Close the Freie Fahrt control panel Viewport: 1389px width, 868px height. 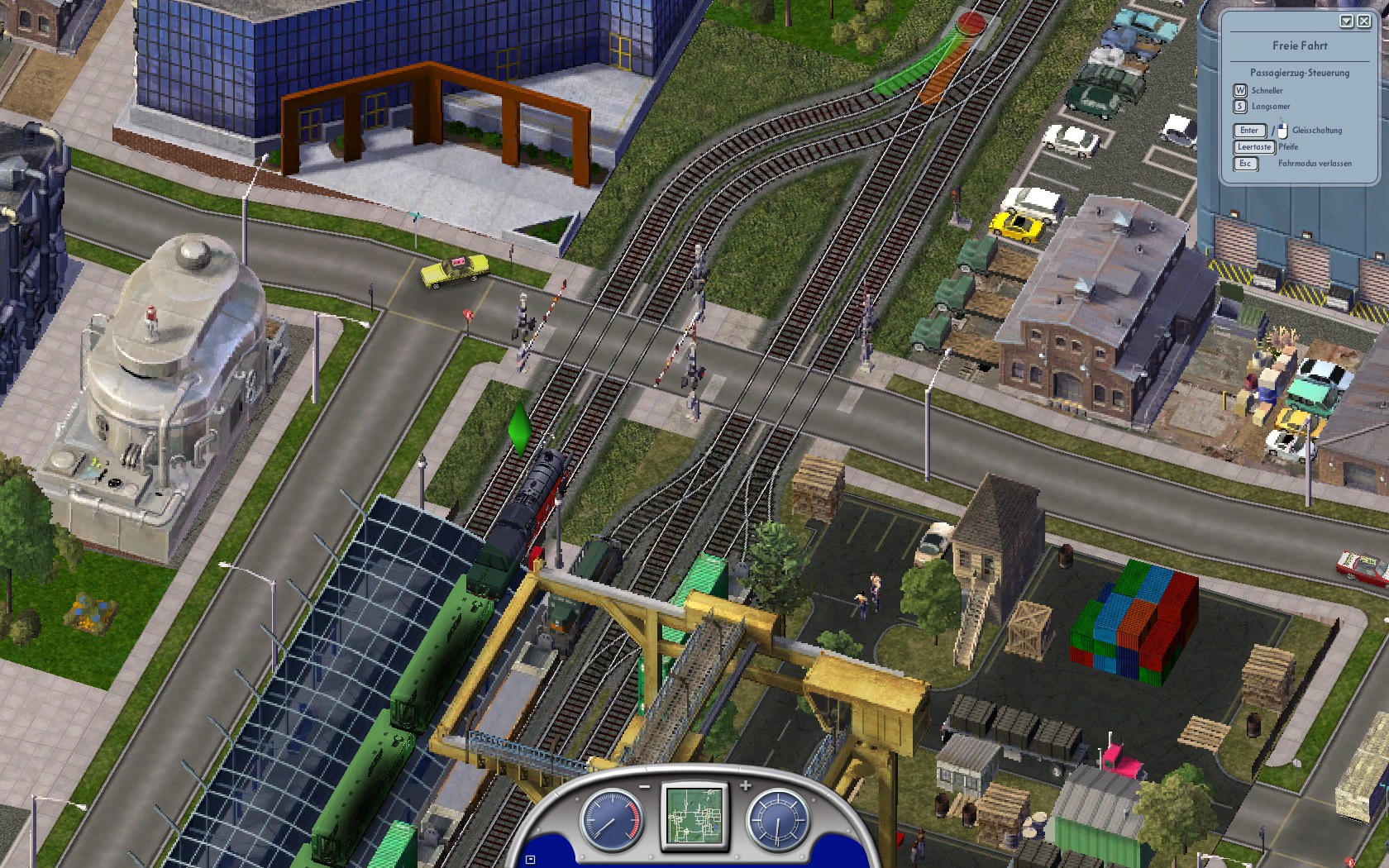coord(1363,21)
